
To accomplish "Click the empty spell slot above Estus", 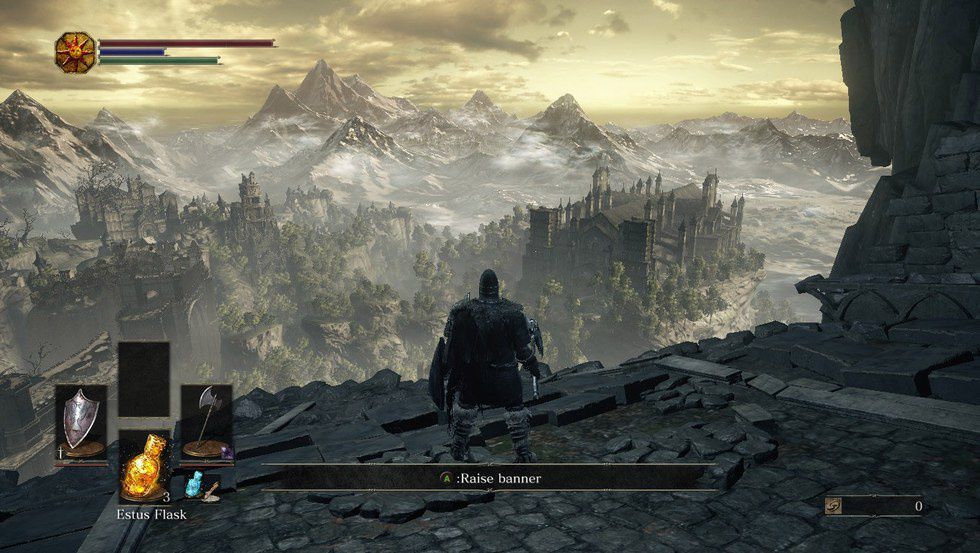I will coord(143,379).
